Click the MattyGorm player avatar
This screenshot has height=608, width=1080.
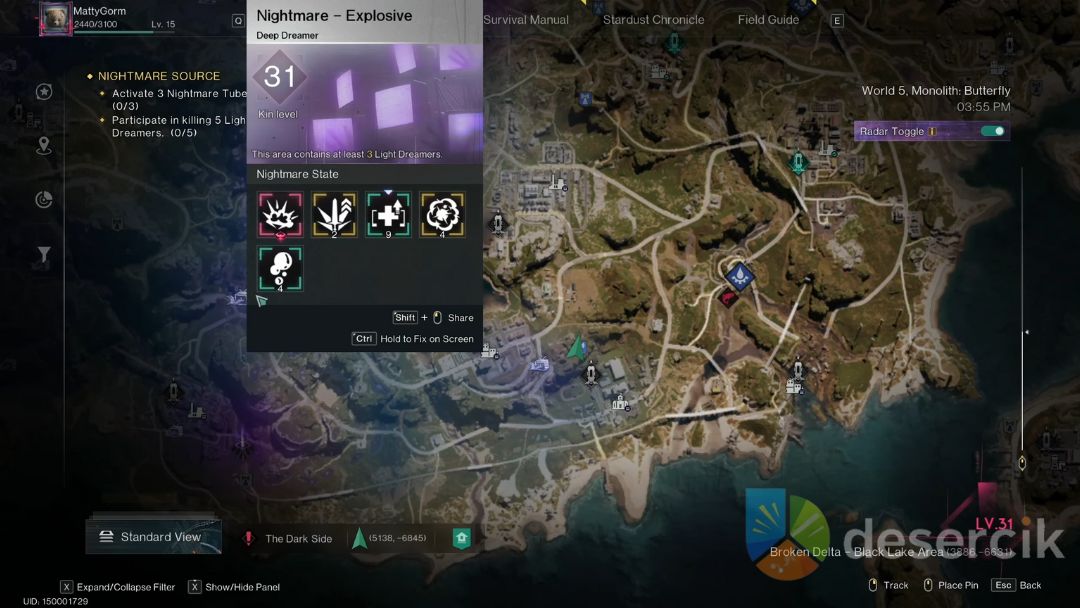54,19
